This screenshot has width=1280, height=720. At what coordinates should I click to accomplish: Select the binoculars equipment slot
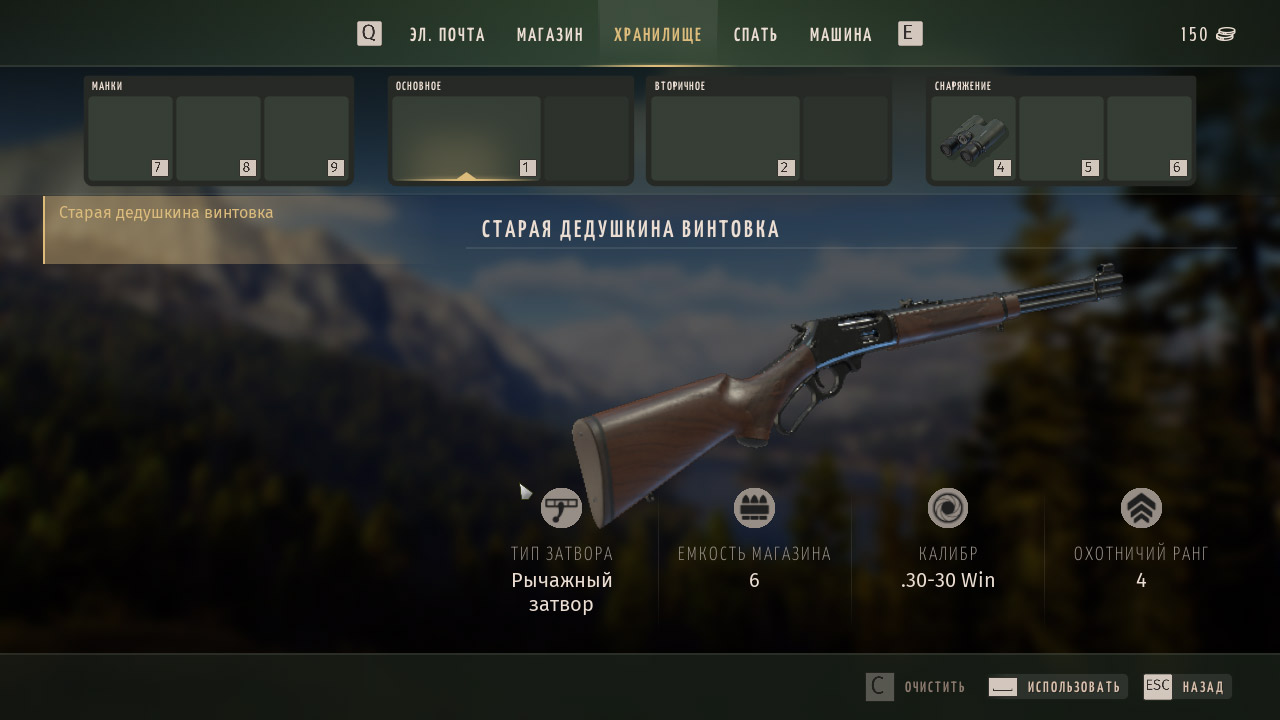[972, 138]
